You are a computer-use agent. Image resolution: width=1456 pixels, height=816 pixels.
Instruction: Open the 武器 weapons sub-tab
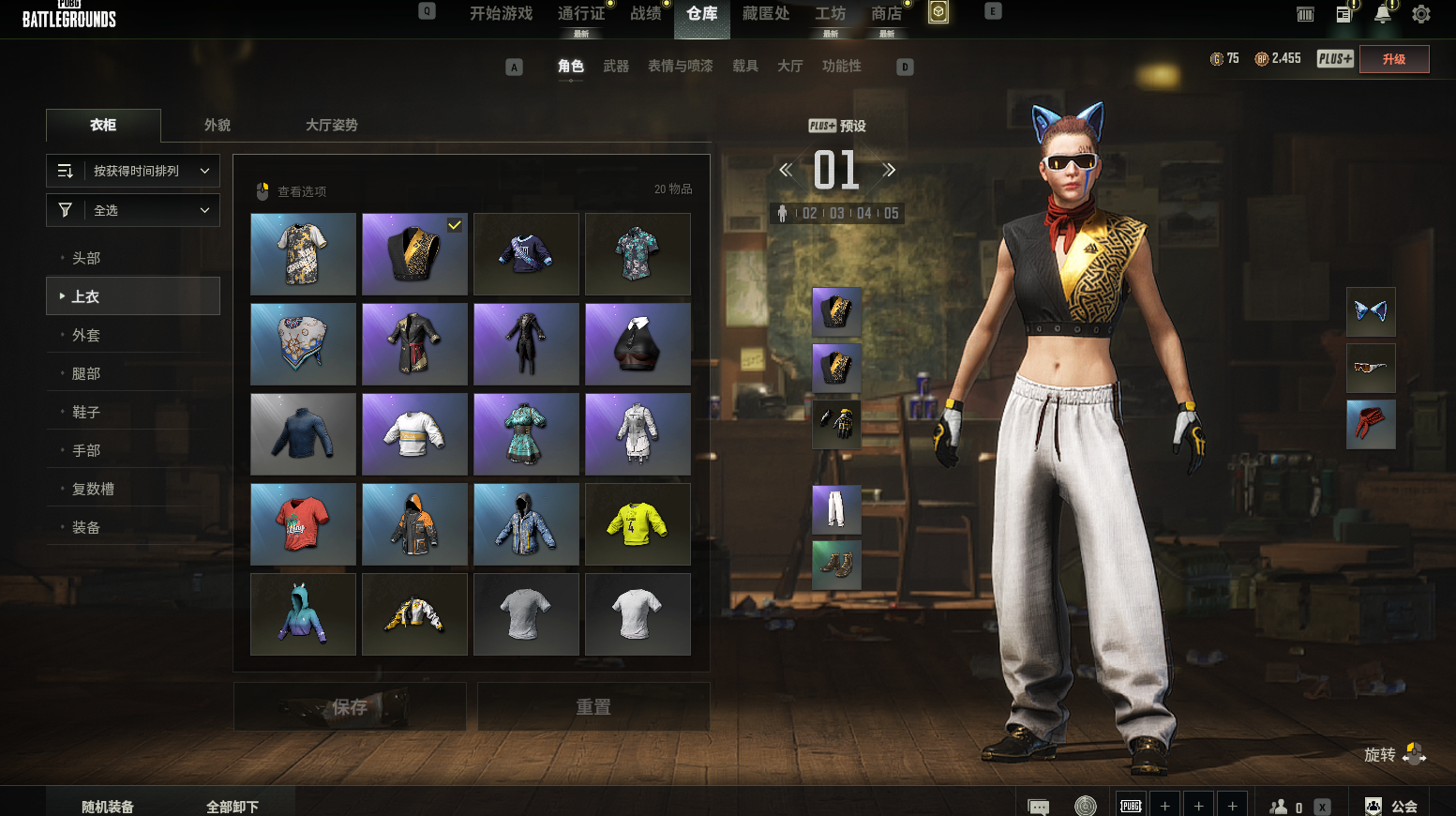616,66
